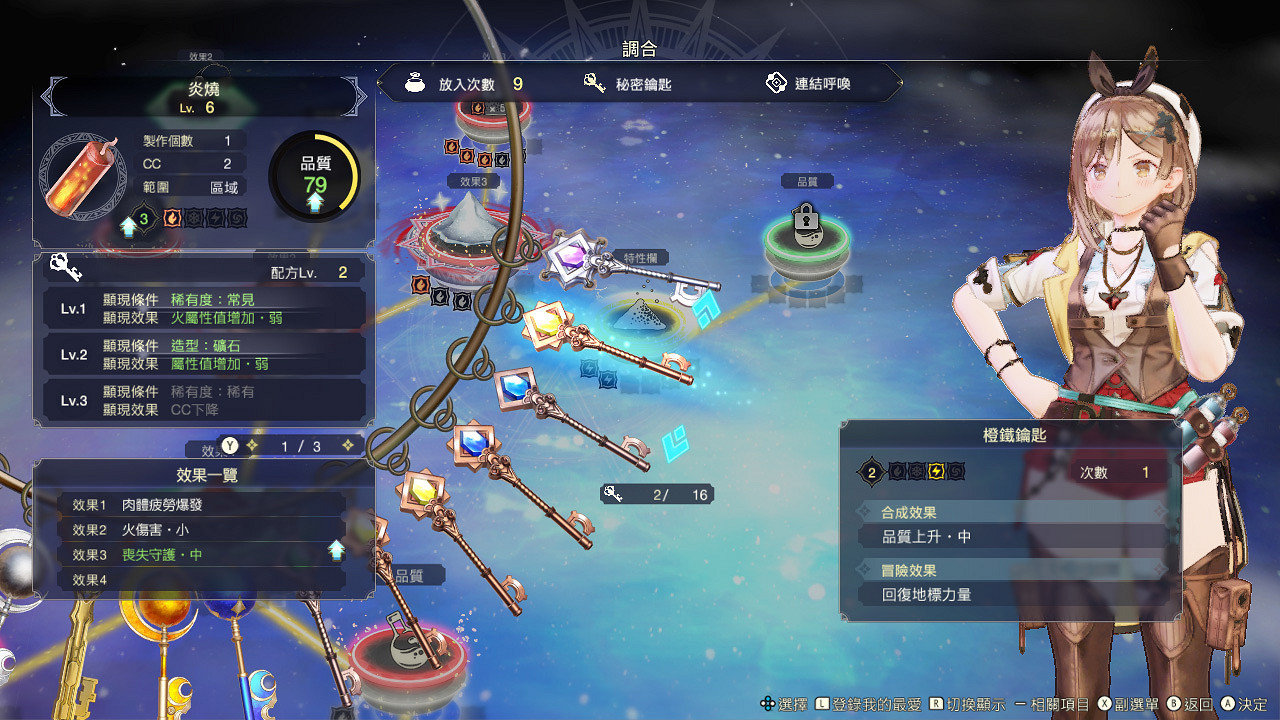Screen dimensions: 1280x720
Task: Open the 秘密鑰匙 option in the top bar
Action: coord(628,84)
